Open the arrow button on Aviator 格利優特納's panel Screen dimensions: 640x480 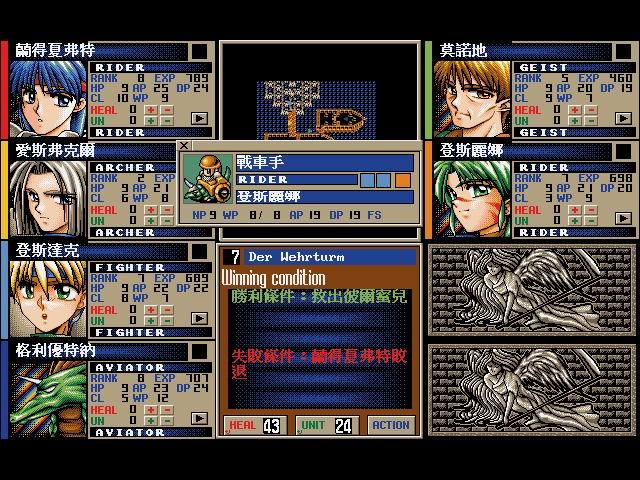(x=199, y=418)
